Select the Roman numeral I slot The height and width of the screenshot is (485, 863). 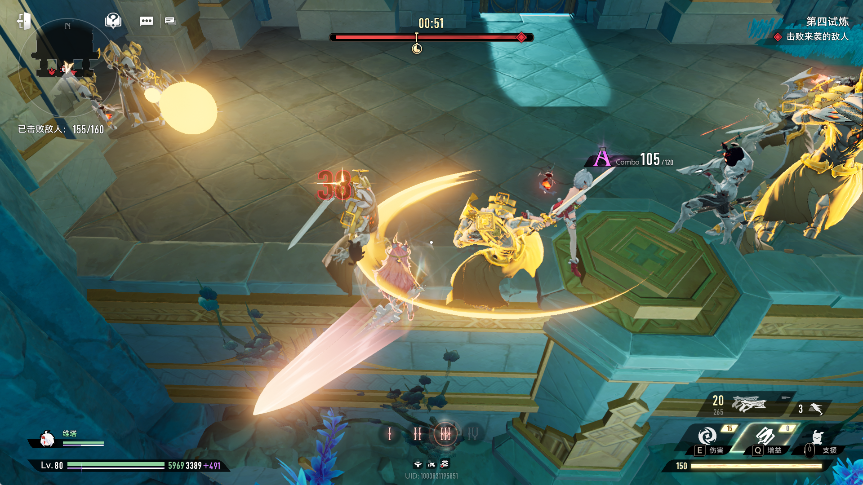390,433
